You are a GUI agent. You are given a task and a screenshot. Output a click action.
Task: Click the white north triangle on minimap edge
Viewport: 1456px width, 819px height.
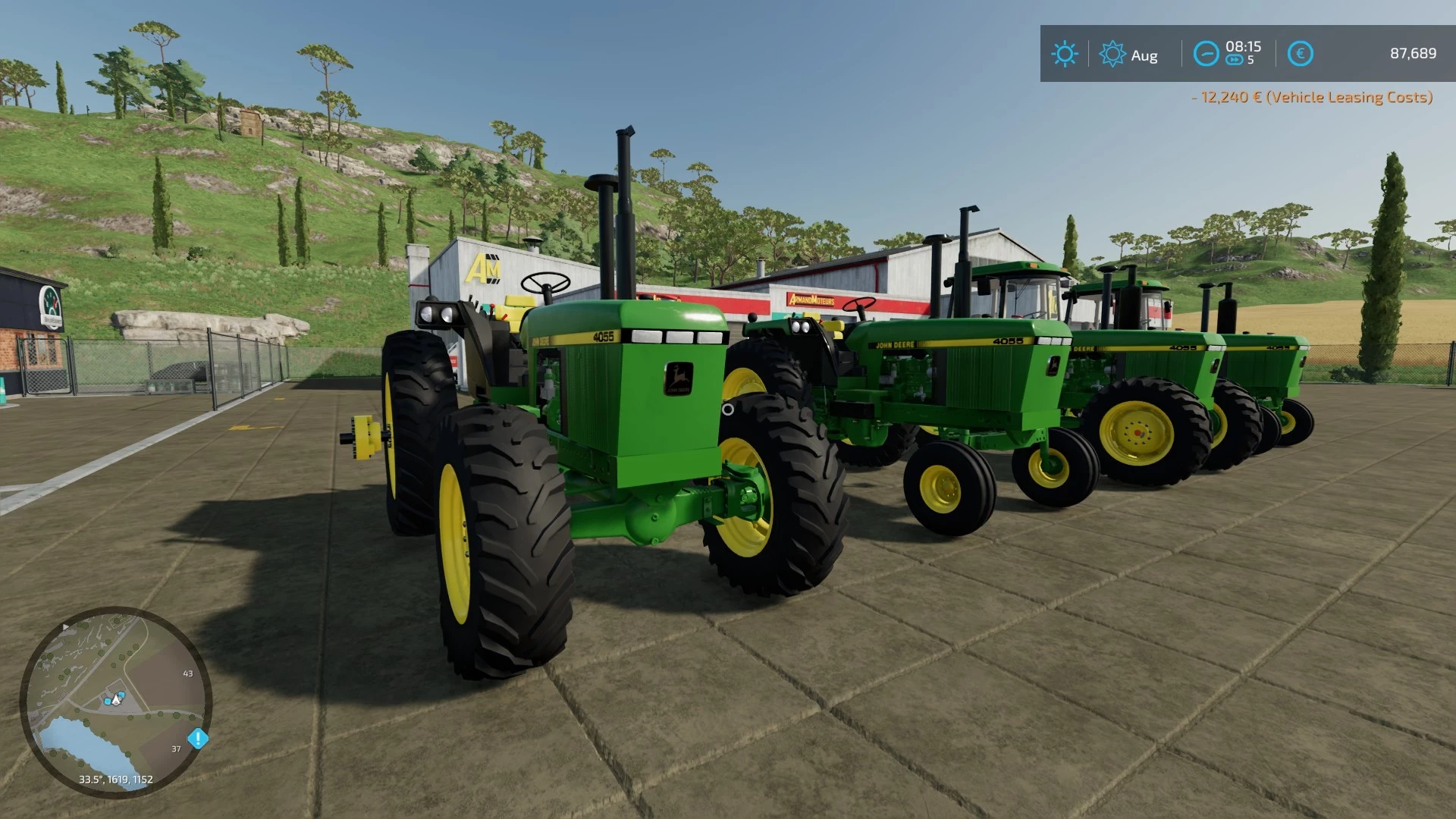pyautogui.click(x=66, y=627)
